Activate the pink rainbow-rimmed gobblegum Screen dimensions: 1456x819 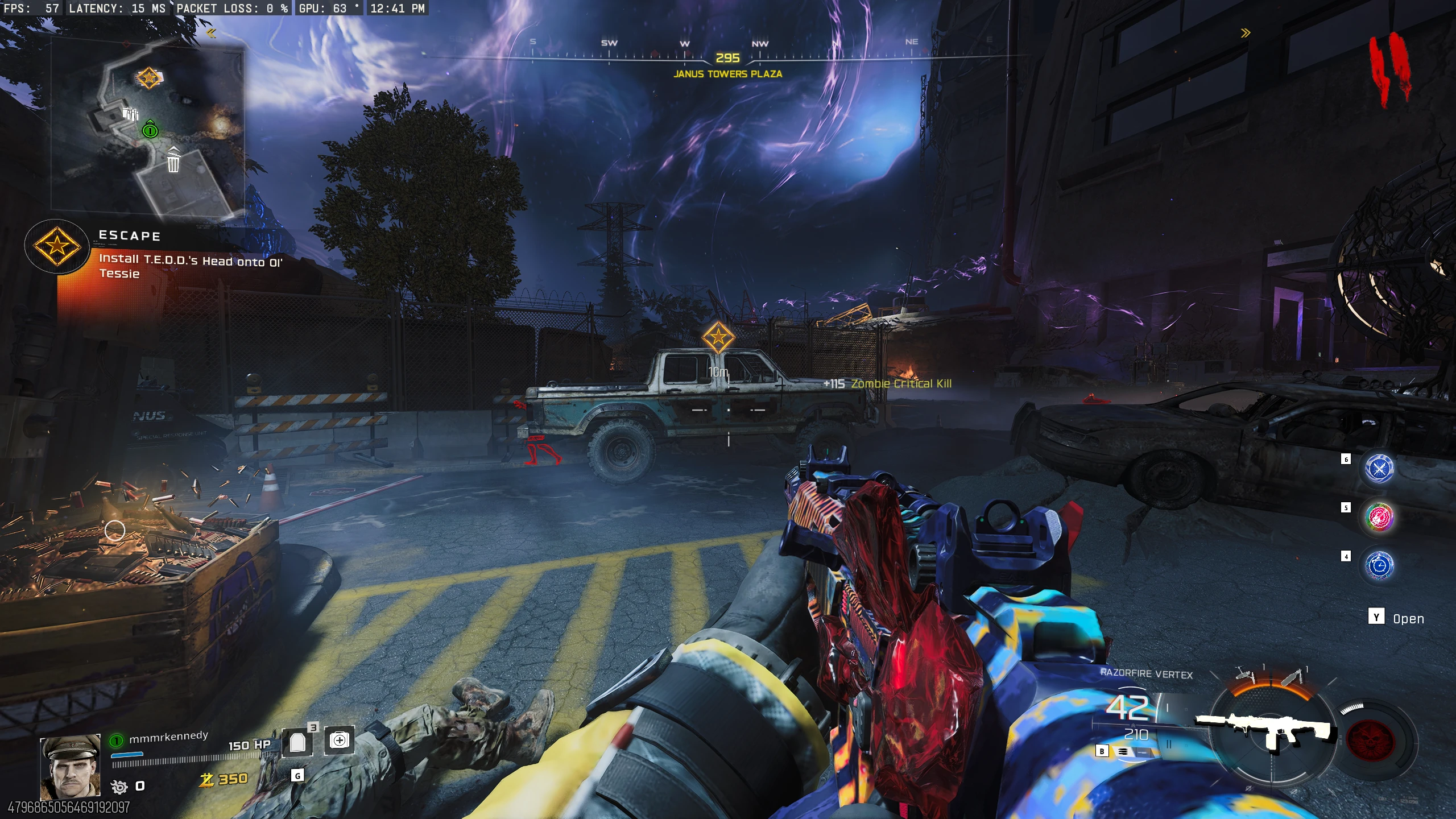(1379, 517)
